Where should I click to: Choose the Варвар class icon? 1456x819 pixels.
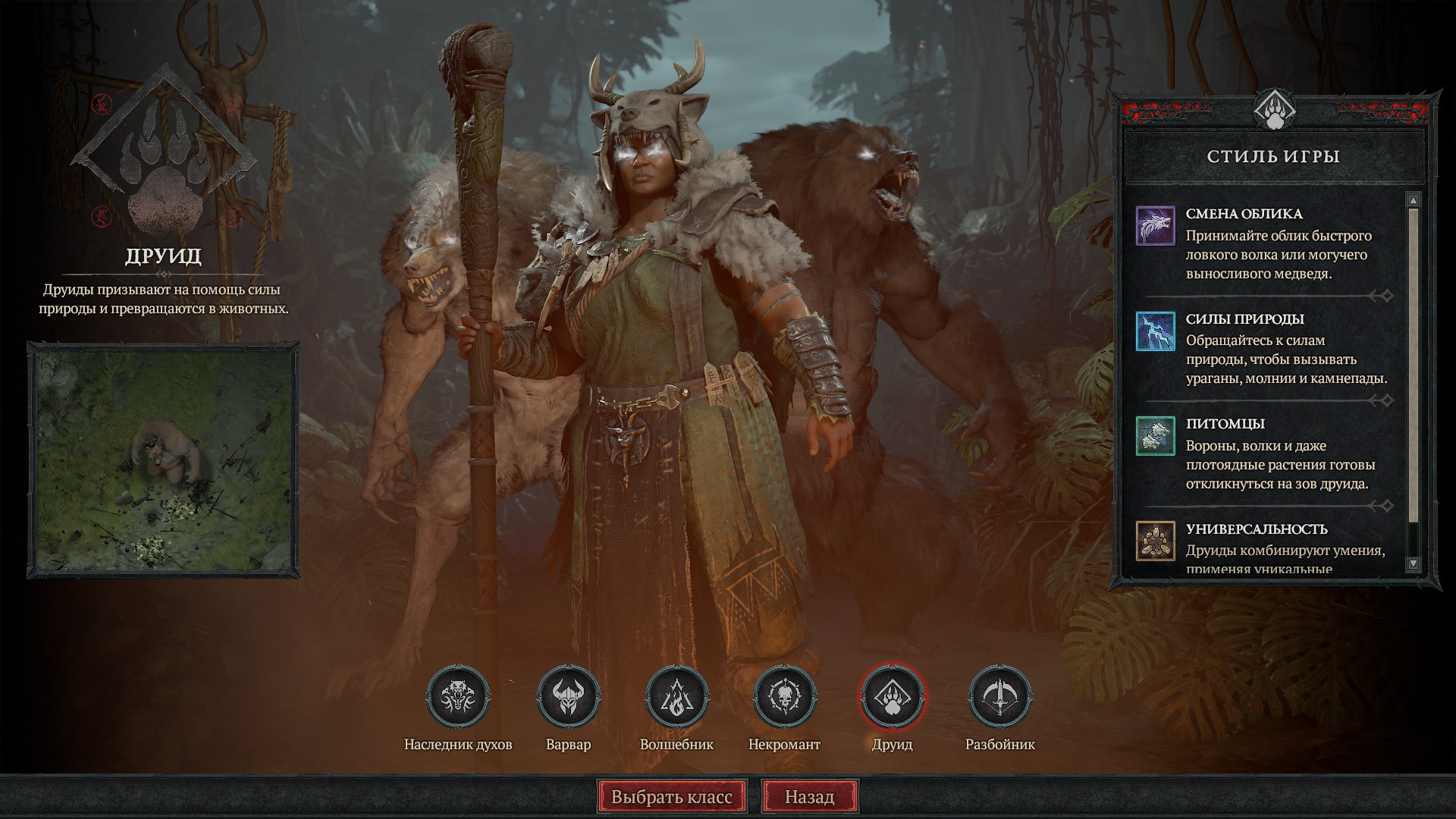coord(568,696)
